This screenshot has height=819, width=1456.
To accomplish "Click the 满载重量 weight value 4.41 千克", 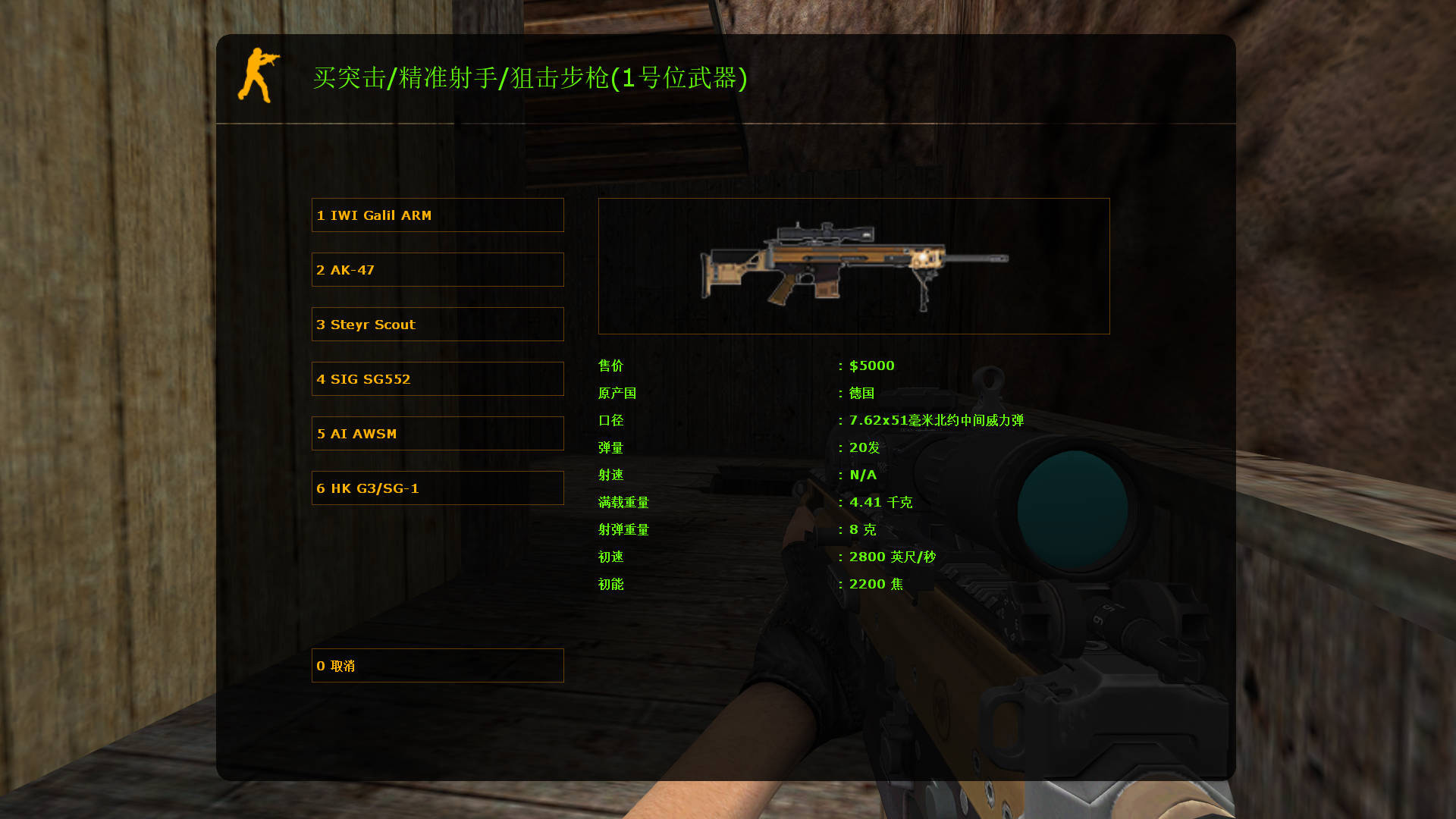I will [x=880, y=502].
